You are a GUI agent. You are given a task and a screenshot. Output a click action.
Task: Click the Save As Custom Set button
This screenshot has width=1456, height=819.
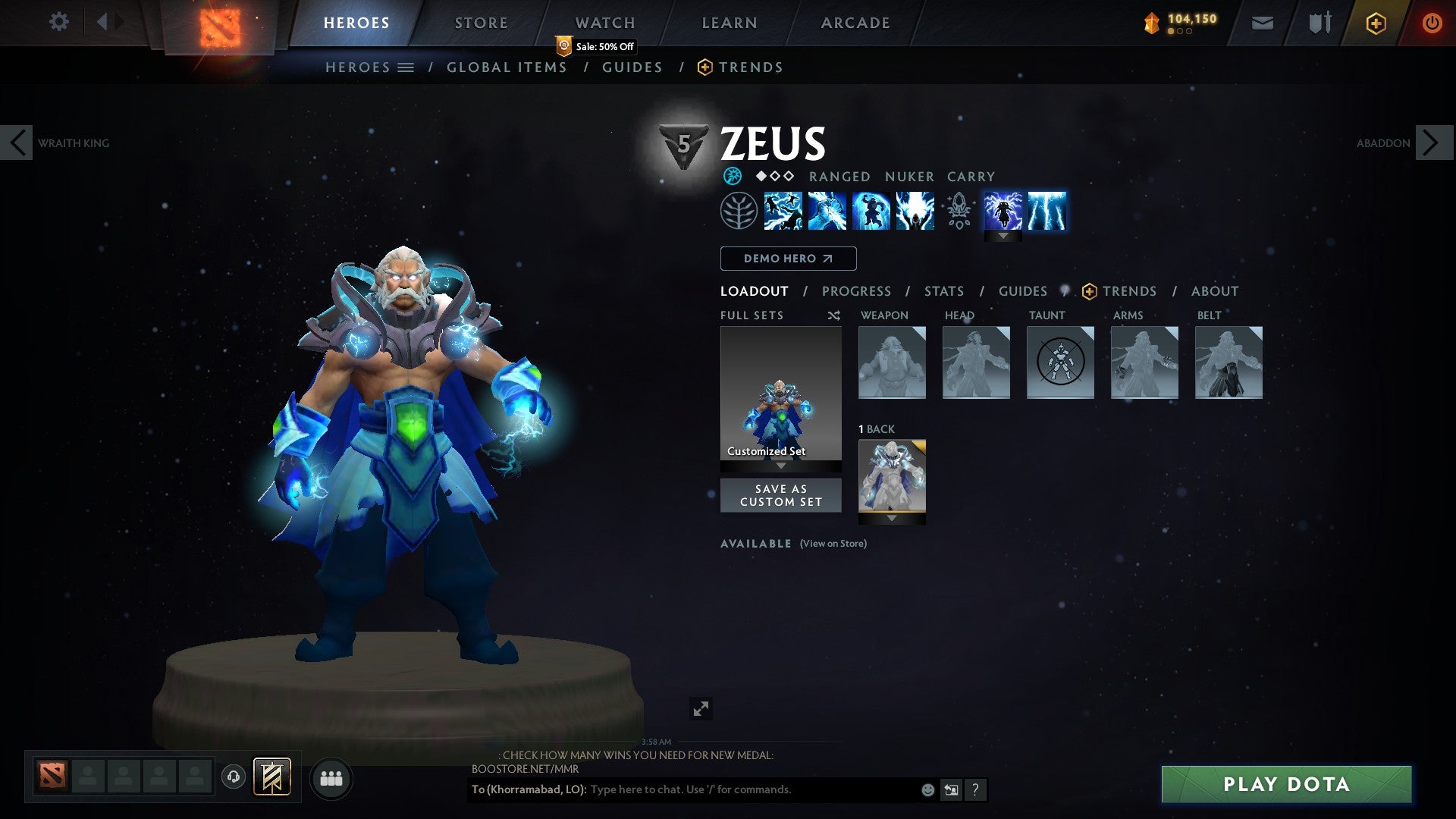click(780, 495)
